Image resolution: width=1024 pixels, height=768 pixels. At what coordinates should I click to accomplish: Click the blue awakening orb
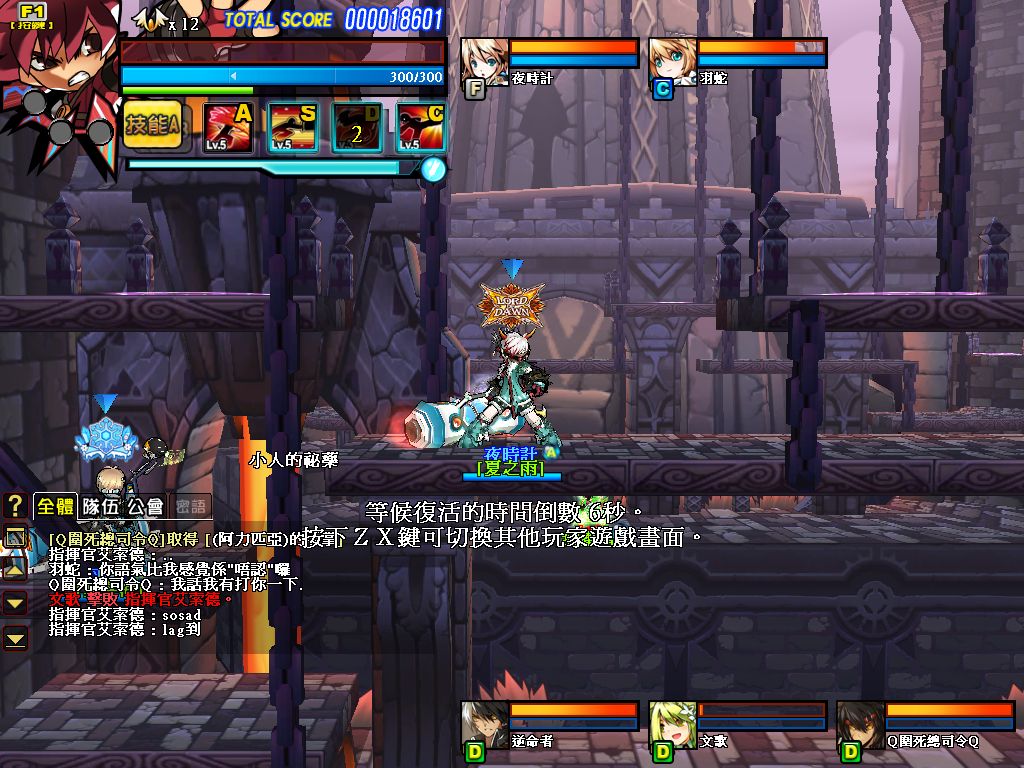pos(432,168)
